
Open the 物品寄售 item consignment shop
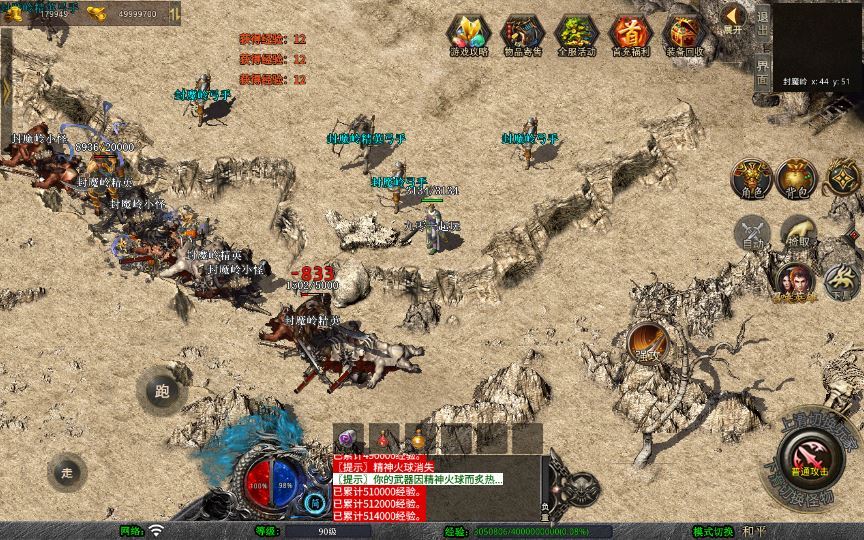point(522,35)
